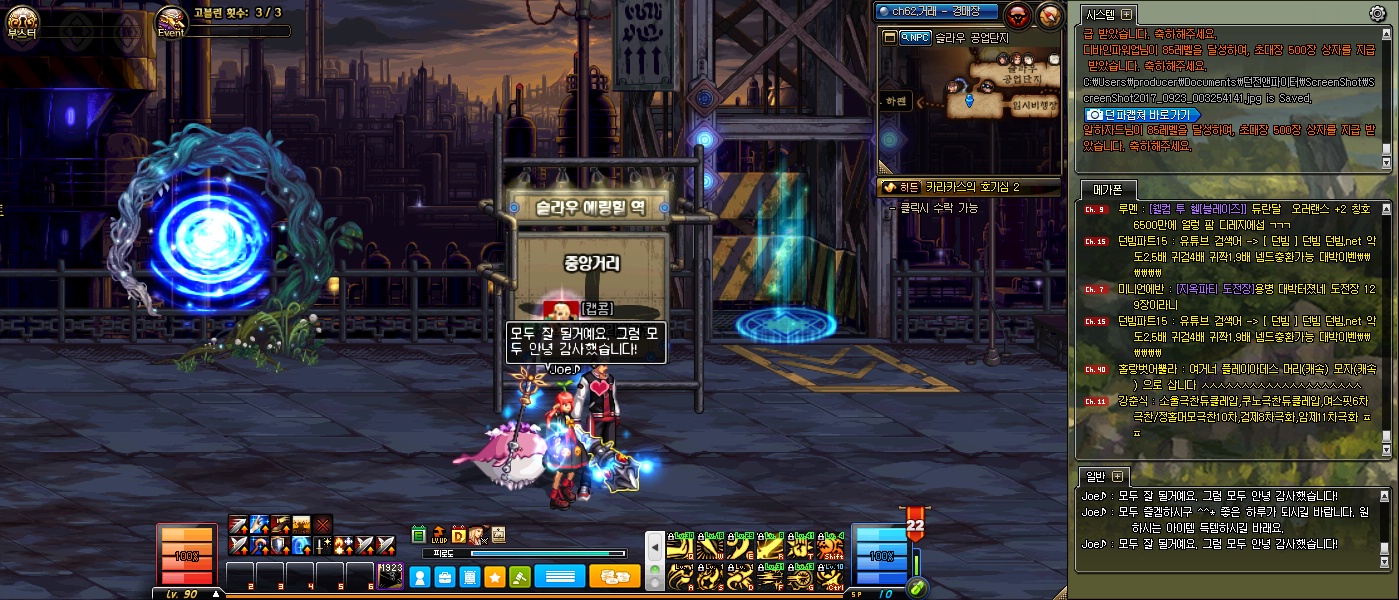This screenshot has height=600, width=1399.
Task: Open the green auction gavel button
Action: (x=520, y=577)
